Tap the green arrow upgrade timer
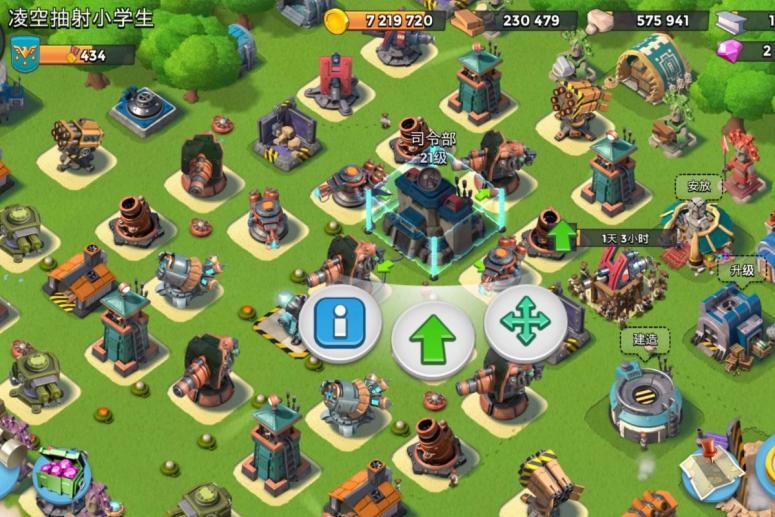The height and width of the screenshot is (517, 775). tap(563, 236)
